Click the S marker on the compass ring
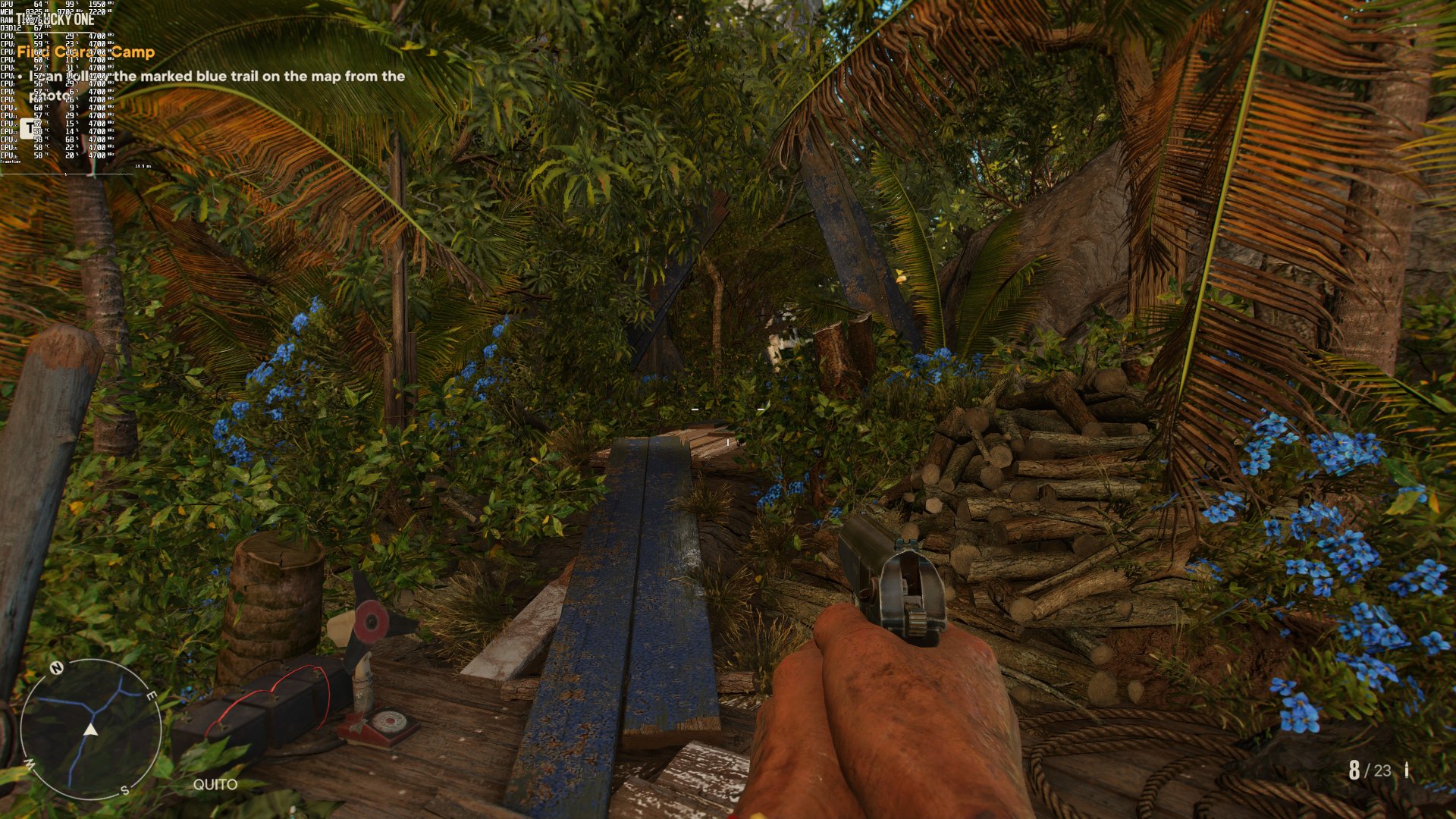This screenshot has width=1456, height=819. (x=124, y=791)
